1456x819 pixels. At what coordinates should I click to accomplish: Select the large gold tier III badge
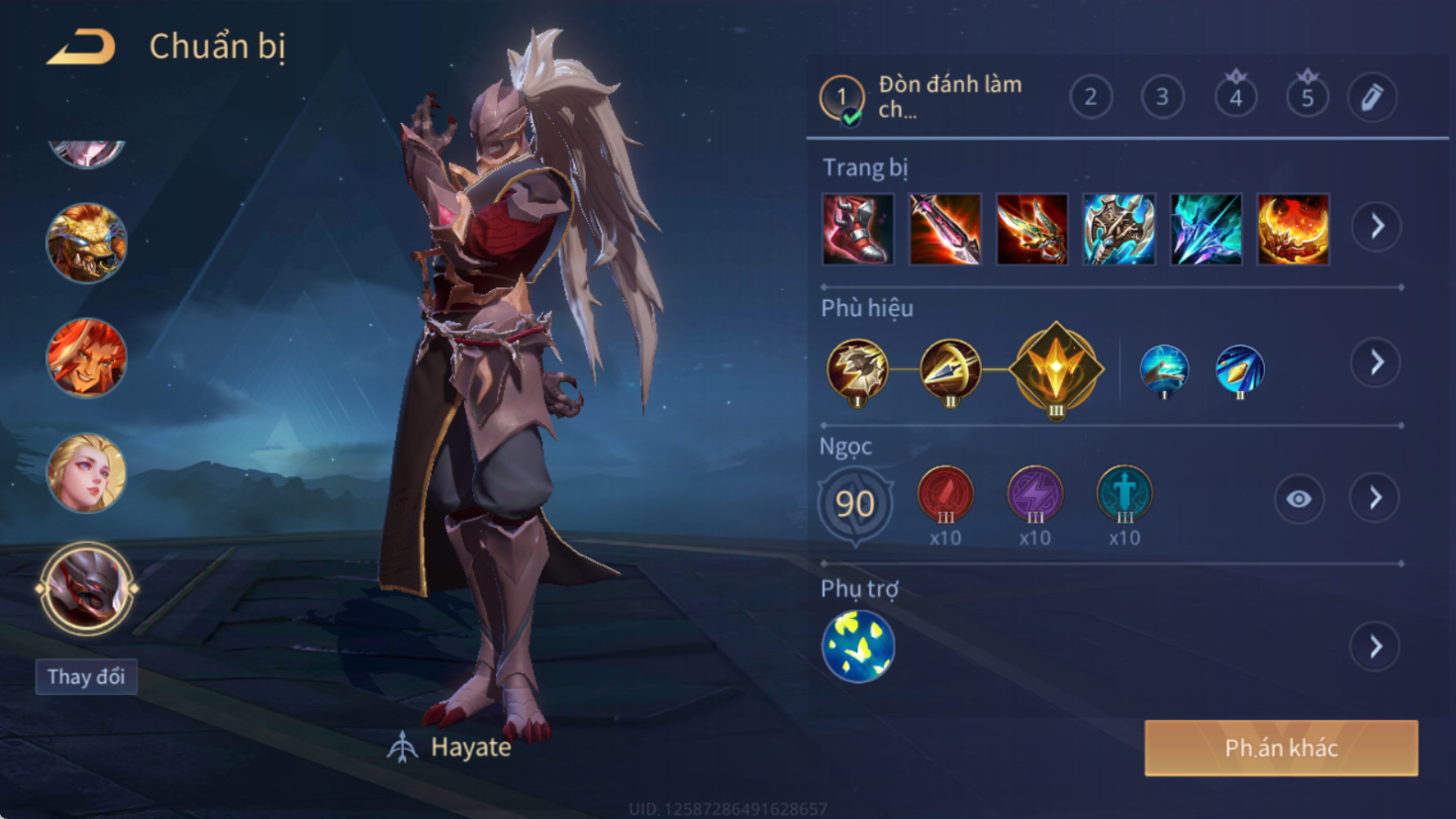tap(1056, 369)
